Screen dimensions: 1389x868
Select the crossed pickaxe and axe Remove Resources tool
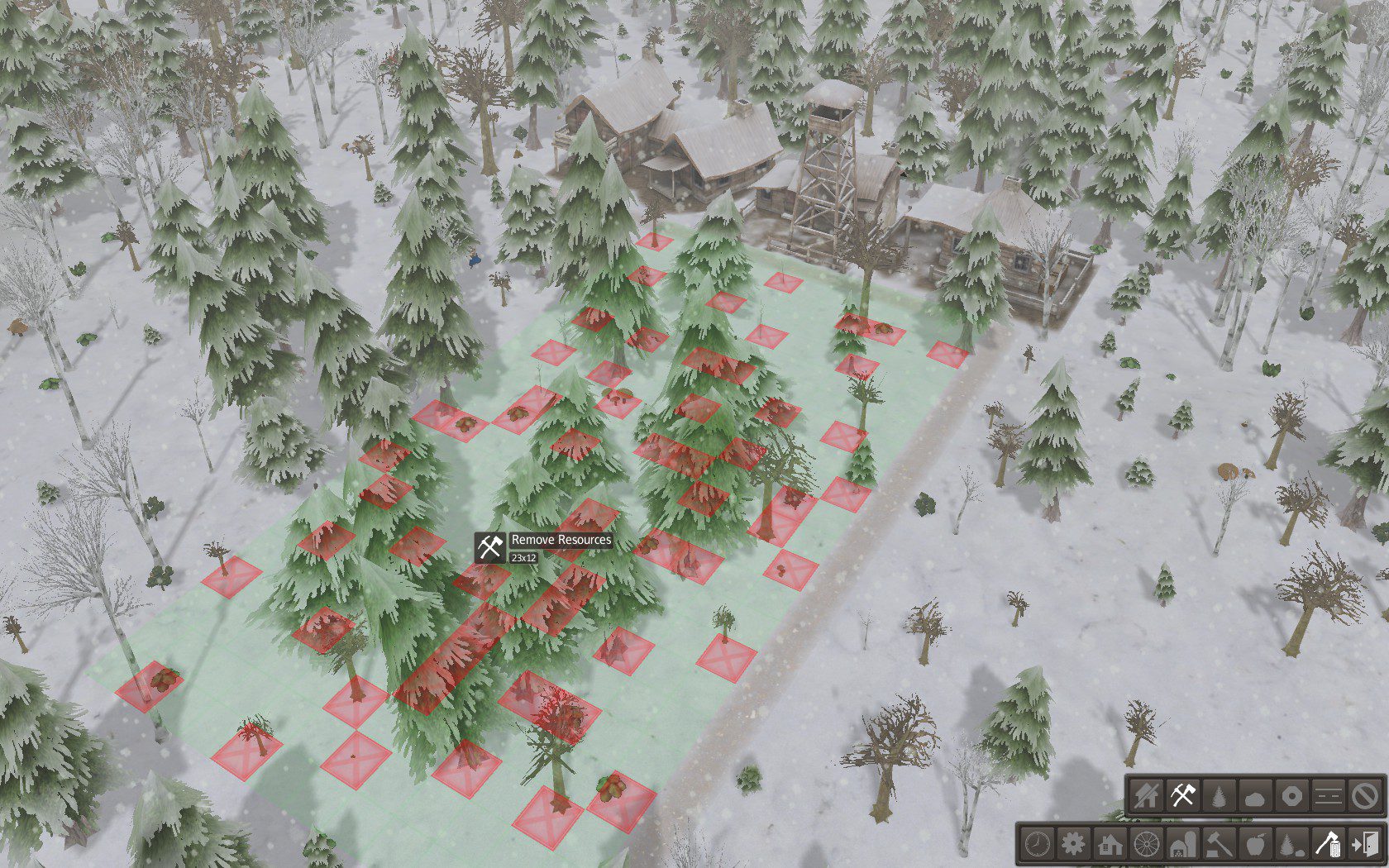point(1183,796)
